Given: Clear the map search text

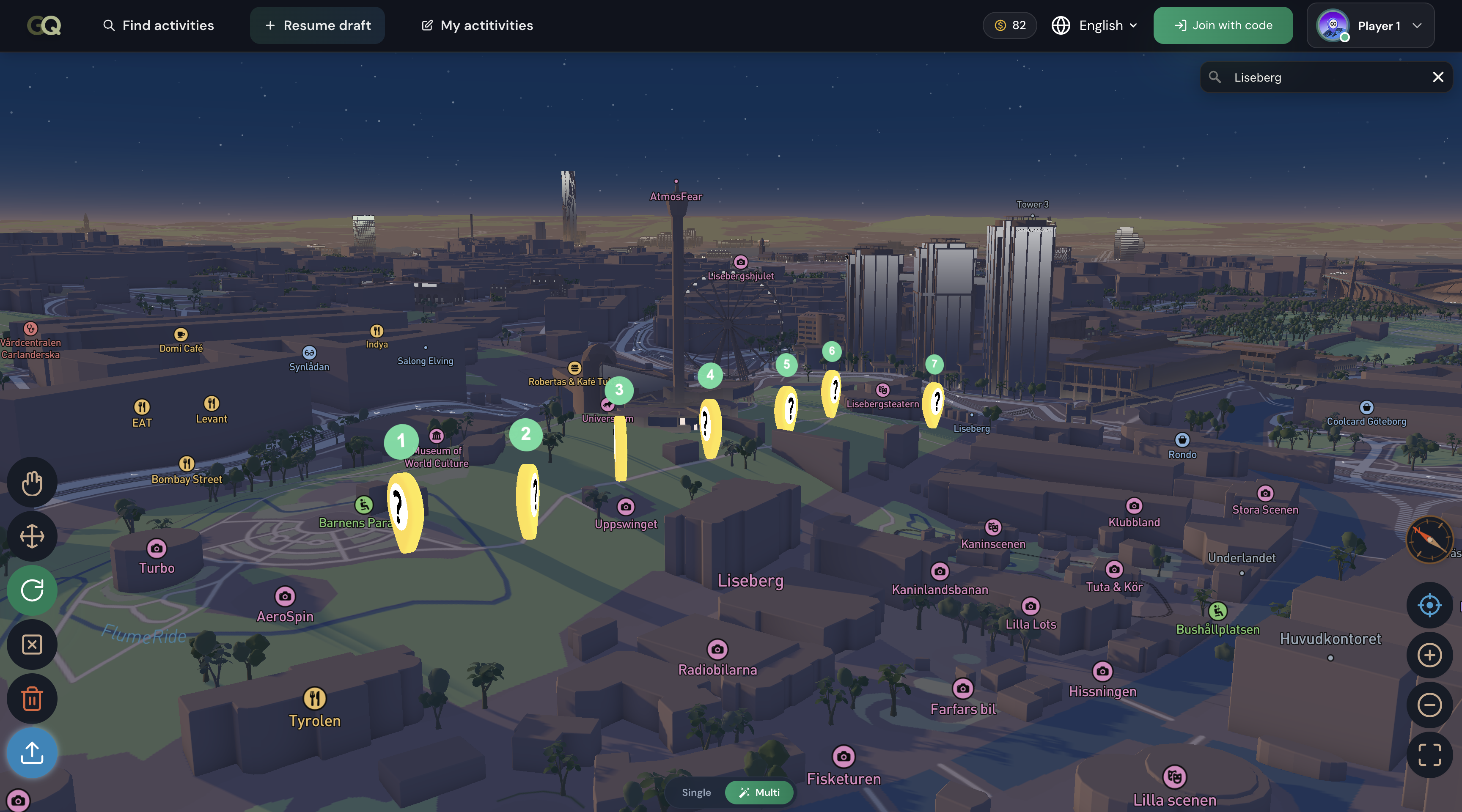Looking at the screenshot, I should (x=1437, y=77).
